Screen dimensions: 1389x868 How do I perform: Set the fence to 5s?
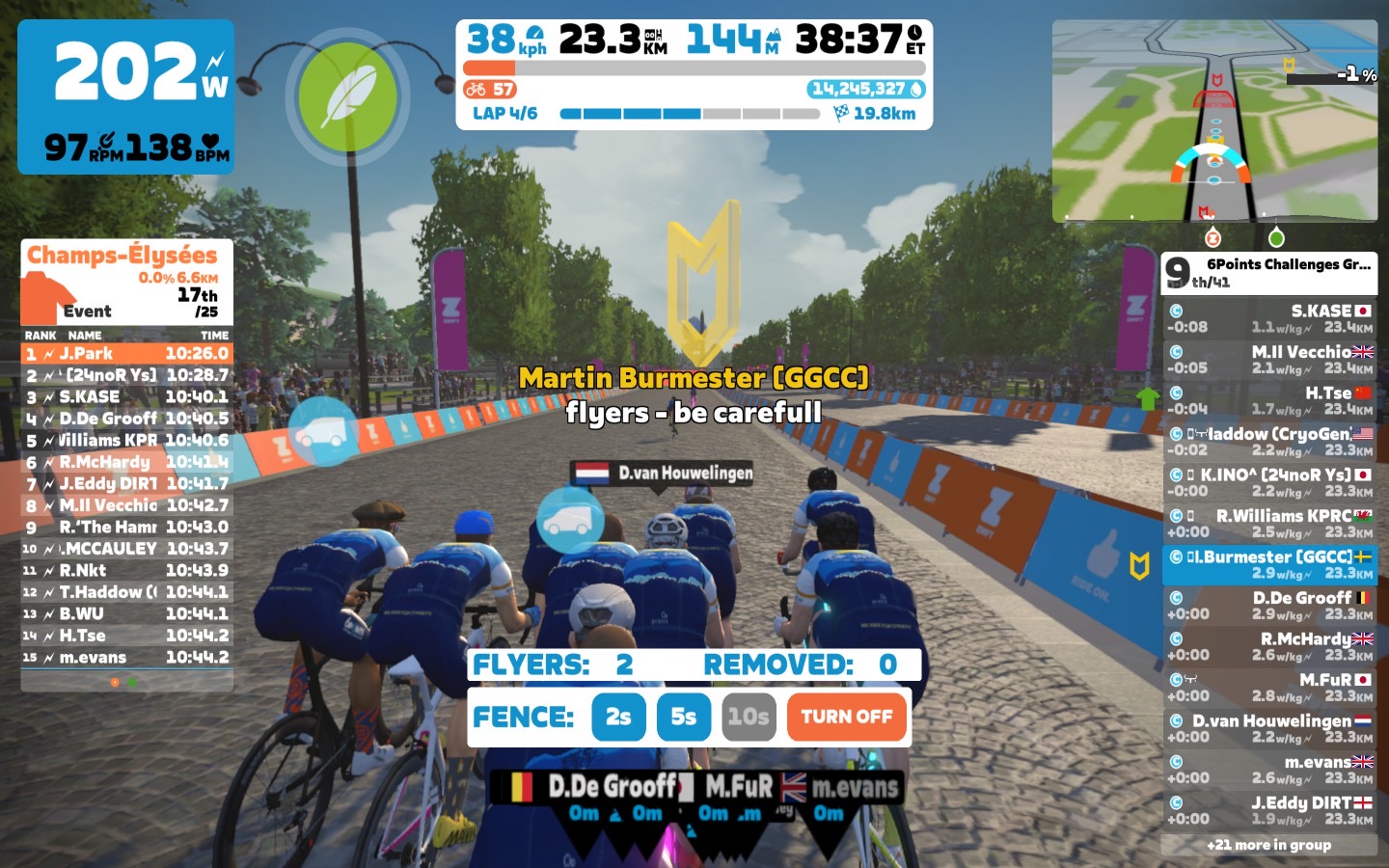pyautogui.click(x=683, y=717)
